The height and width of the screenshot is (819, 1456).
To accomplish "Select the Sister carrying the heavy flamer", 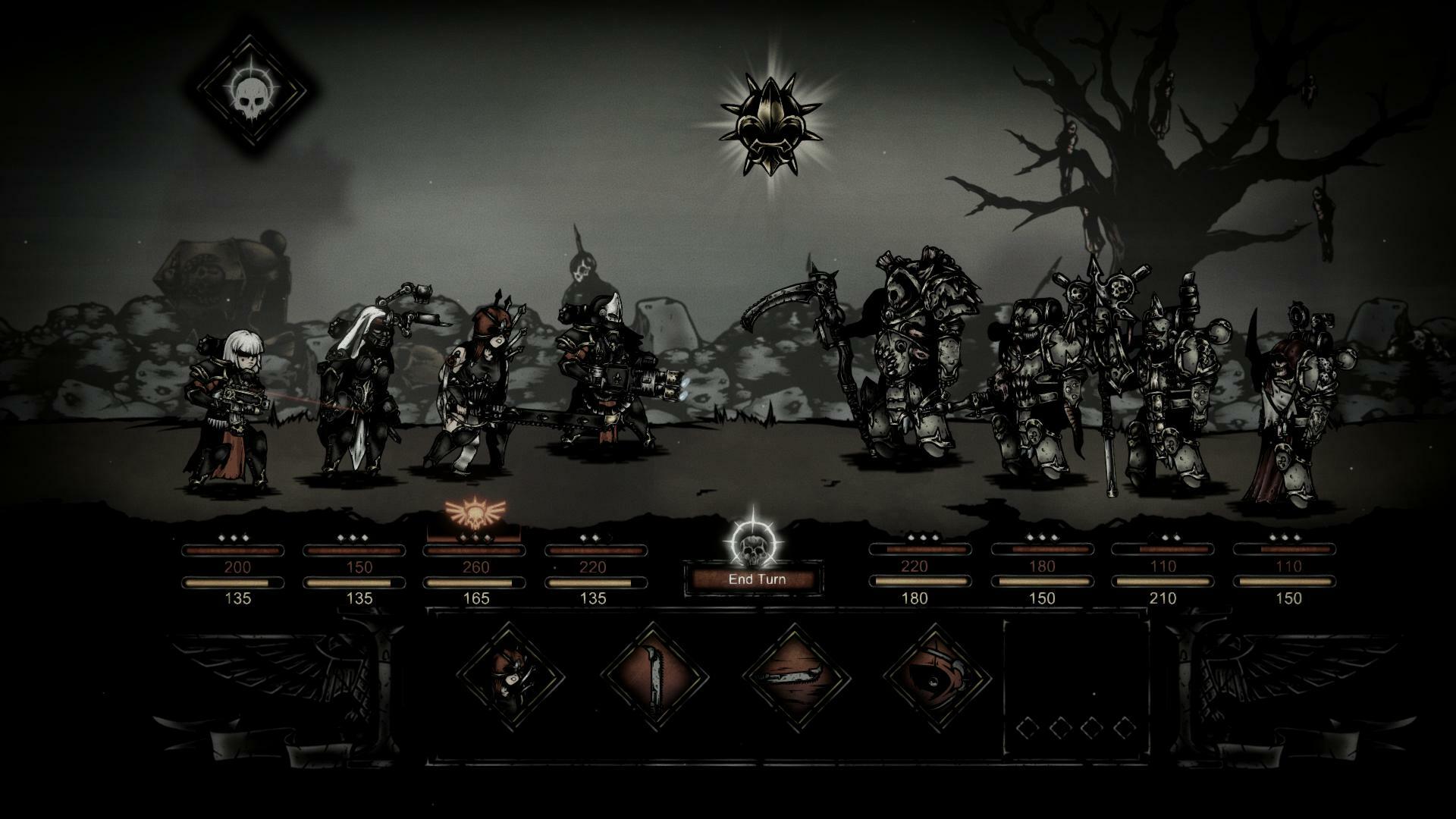I will coord(607,387).
